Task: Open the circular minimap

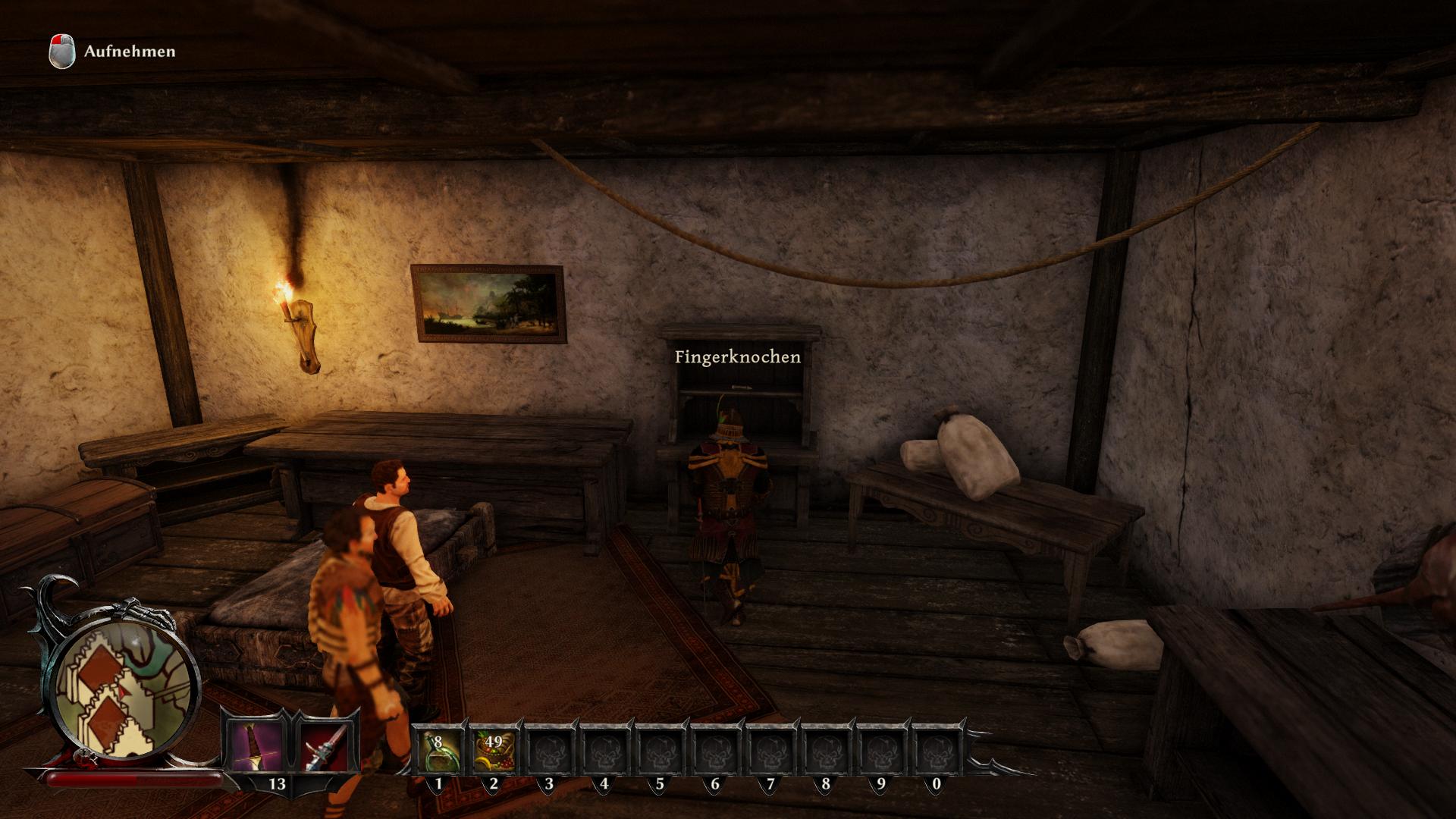Action: (124, 689)
